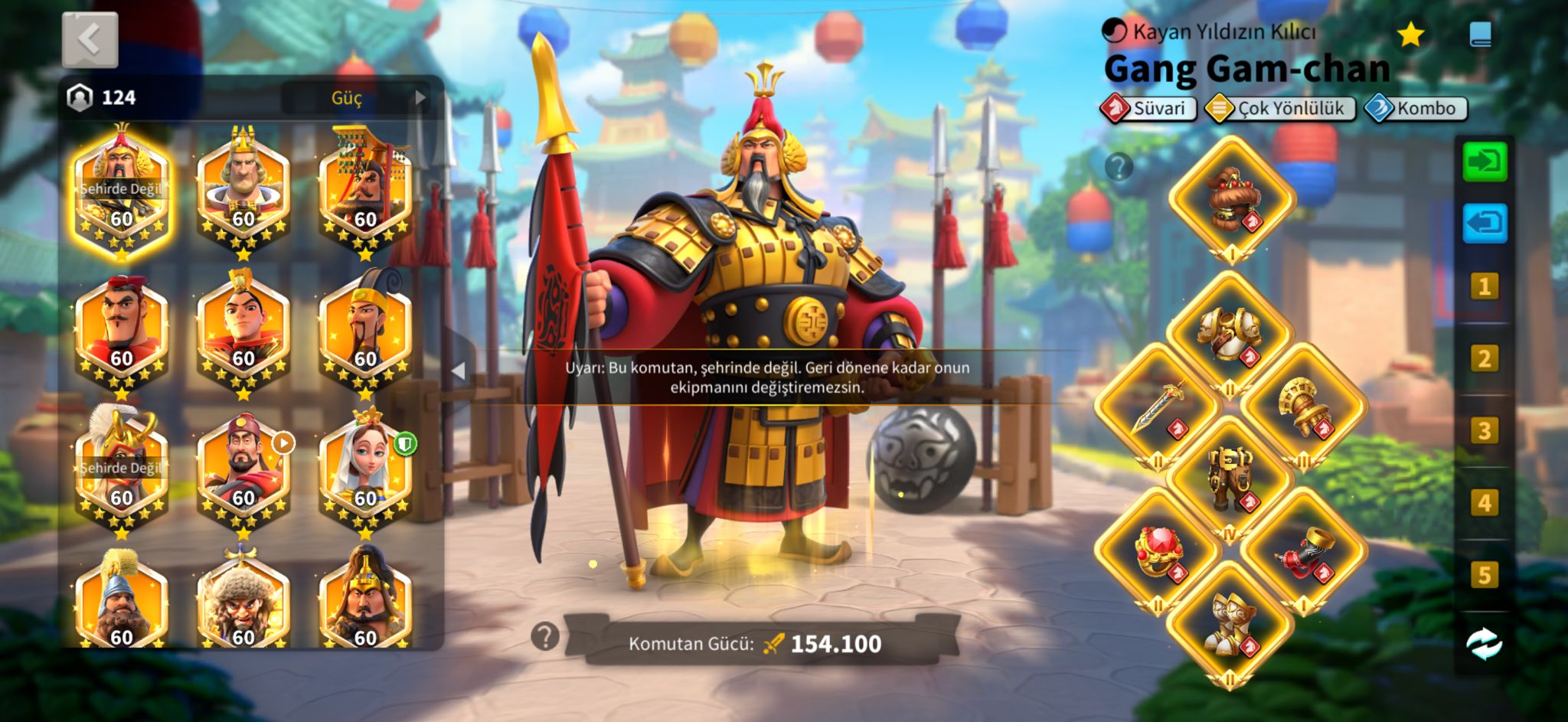The width and height of the screenshot is (1568, 722).
Task: Select the chest armor equipment slot
Action: pos(1230,334)
